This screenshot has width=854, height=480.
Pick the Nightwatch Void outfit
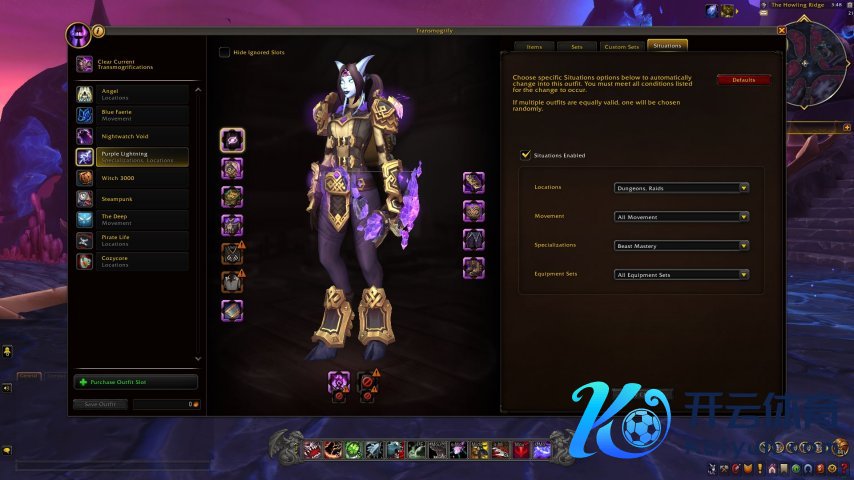click(x=132, y=135)
